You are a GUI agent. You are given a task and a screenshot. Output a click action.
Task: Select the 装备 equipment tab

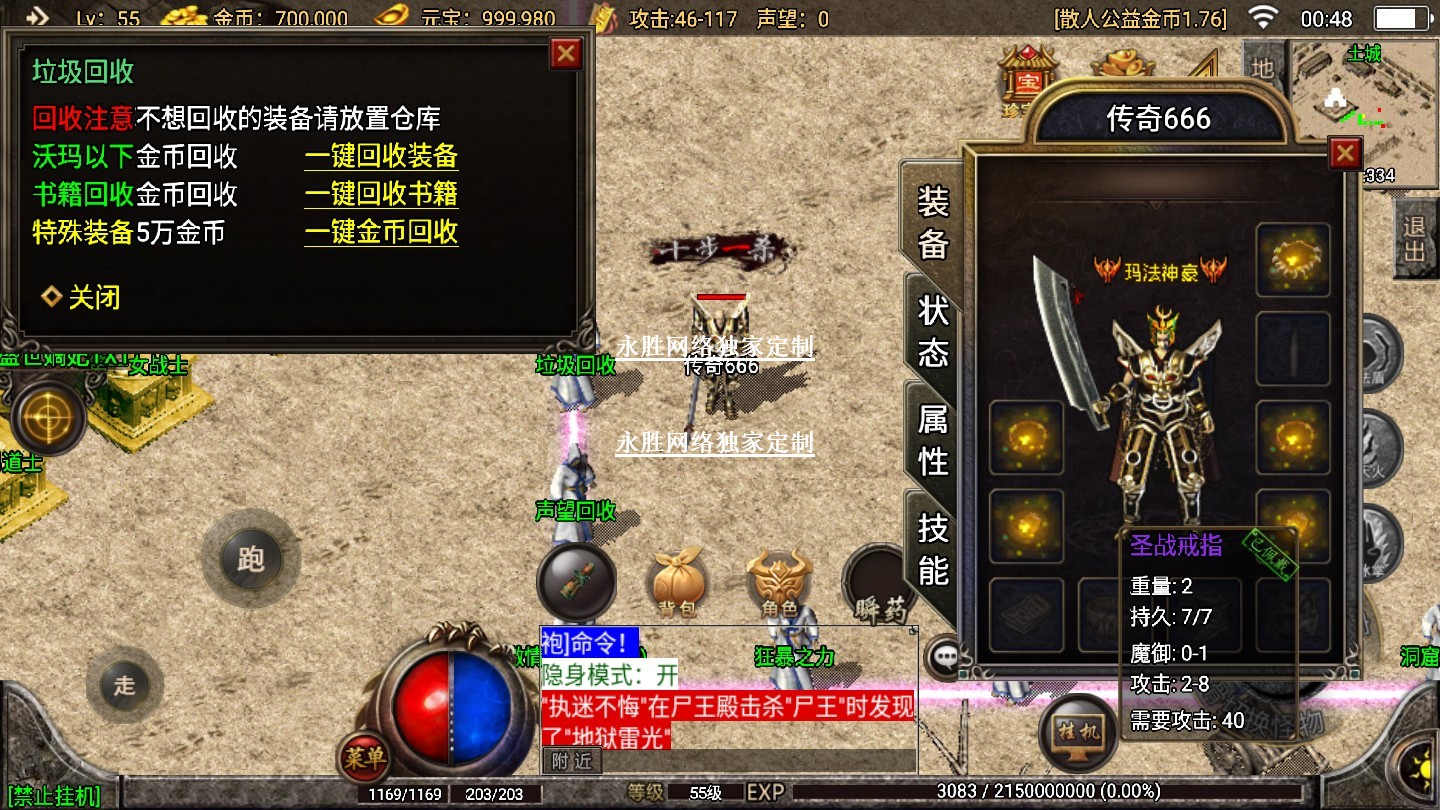[932, 222]
